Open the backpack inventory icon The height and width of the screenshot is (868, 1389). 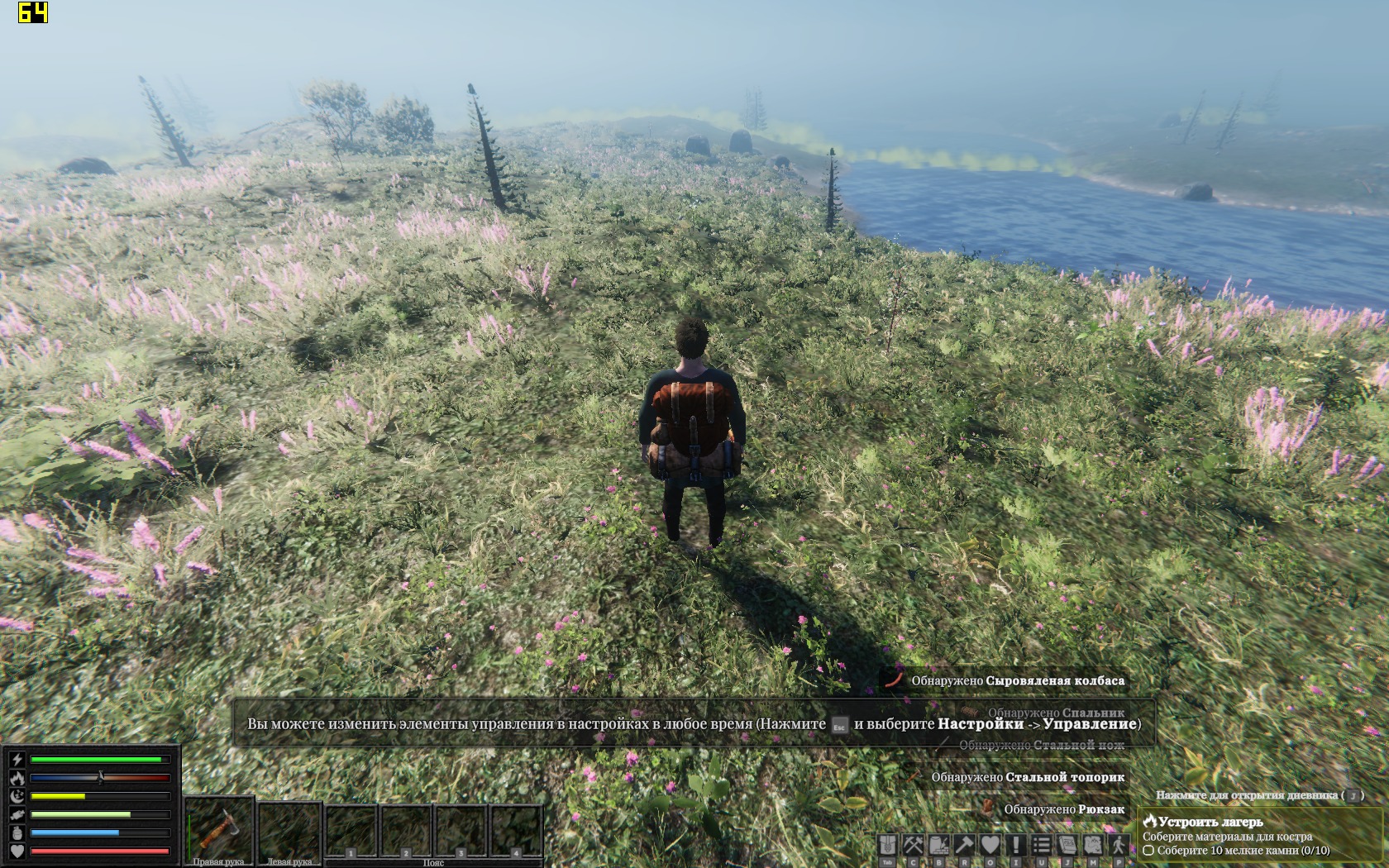(x=888, y=845)
